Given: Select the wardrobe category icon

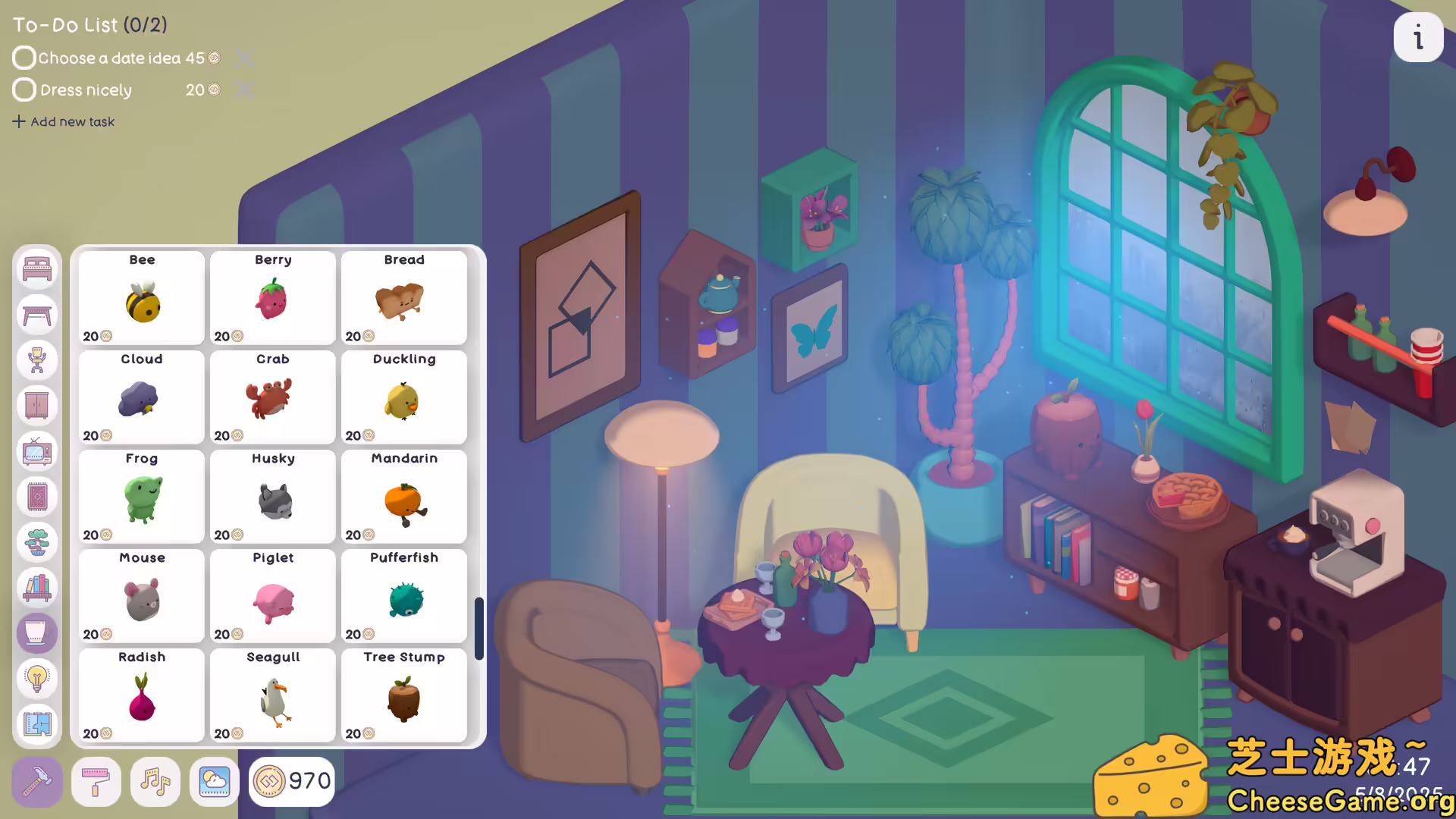Looking at the screenshot, I should click(x=36, y=405).
